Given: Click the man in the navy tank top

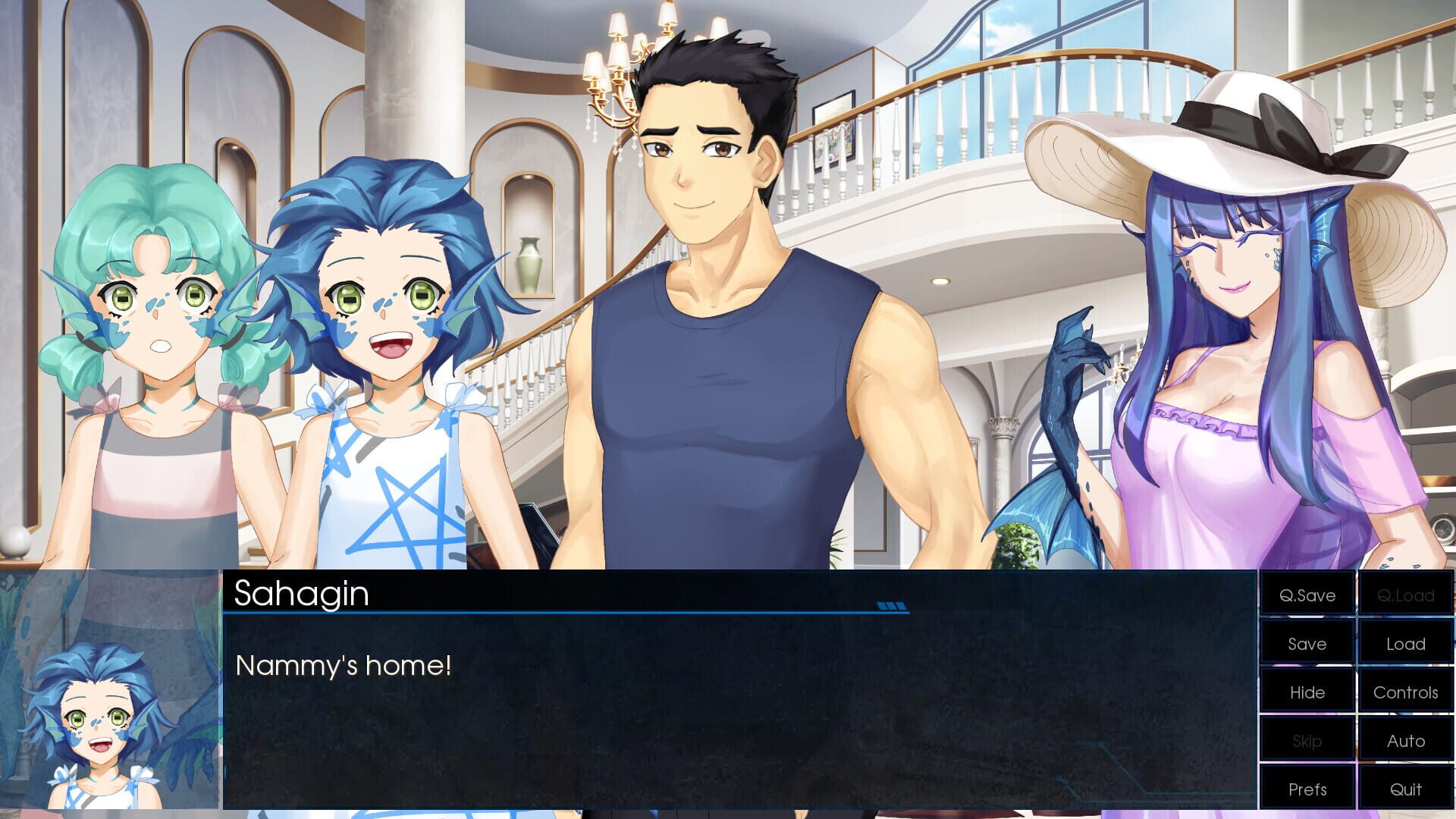Looking at the screenshot, I should click(x=720, y=303).
